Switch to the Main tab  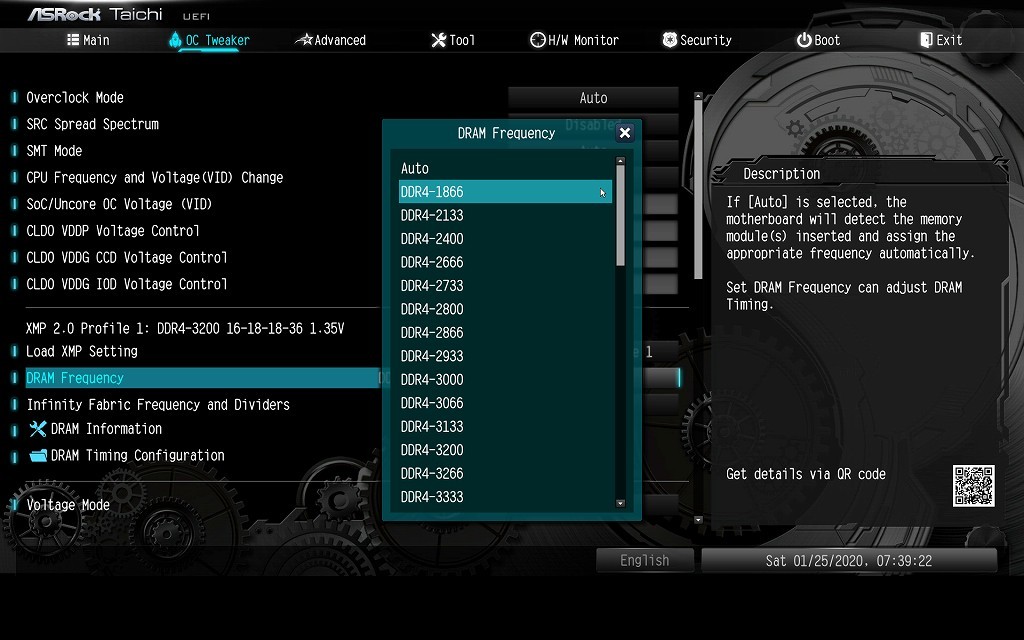[x=88, y=40]
